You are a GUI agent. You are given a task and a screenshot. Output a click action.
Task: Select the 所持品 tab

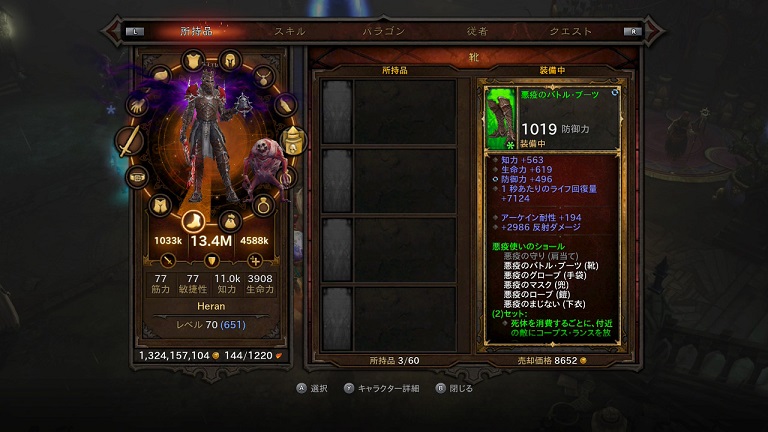pyautogui.click(x=198, y=31)
